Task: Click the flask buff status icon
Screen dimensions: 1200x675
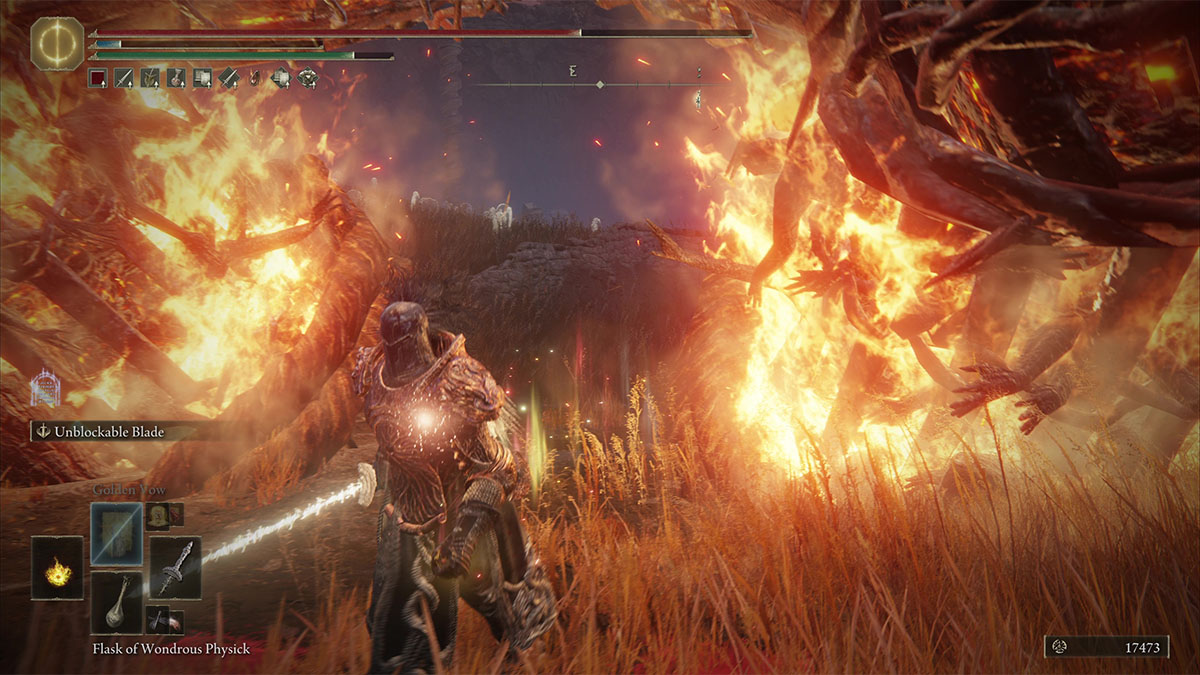Action: pyautogui.click(x=176, y=78)
